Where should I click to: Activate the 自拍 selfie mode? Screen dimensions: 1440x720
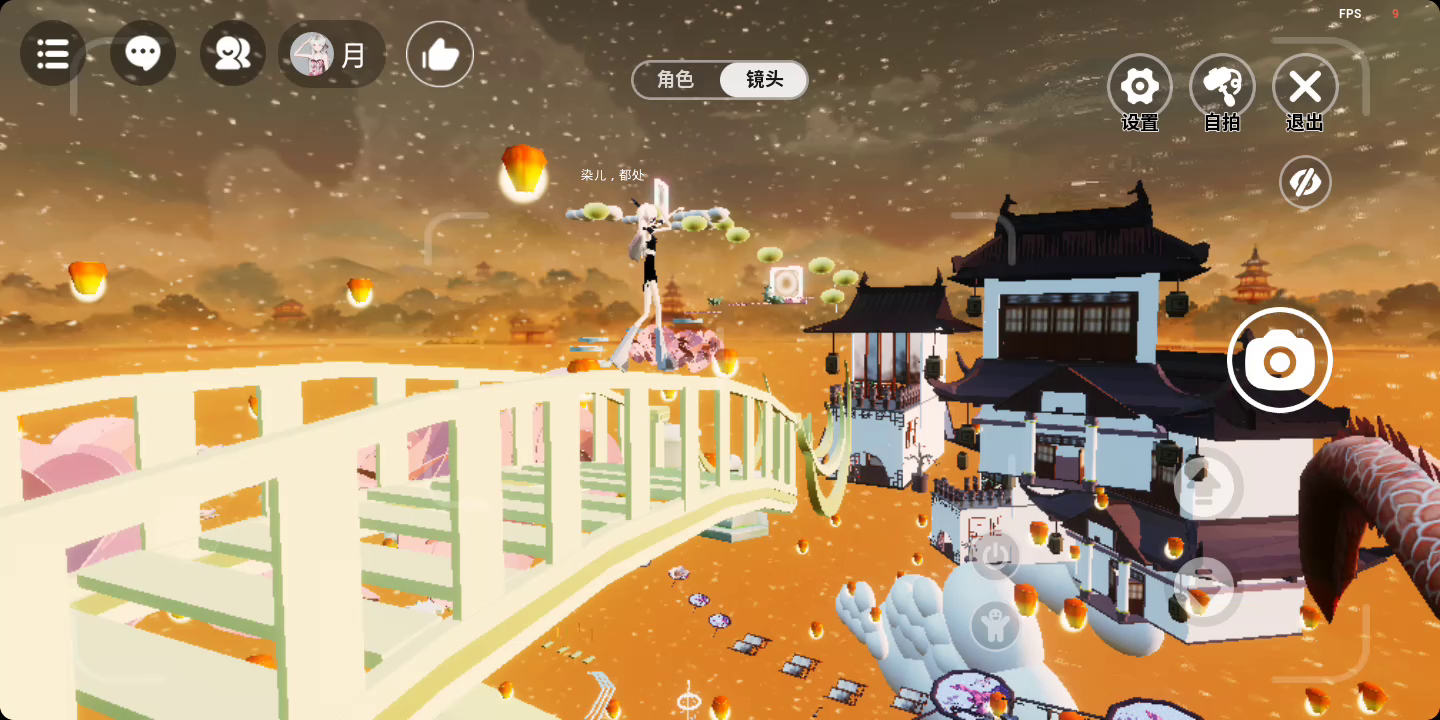tap(1222, 88)
